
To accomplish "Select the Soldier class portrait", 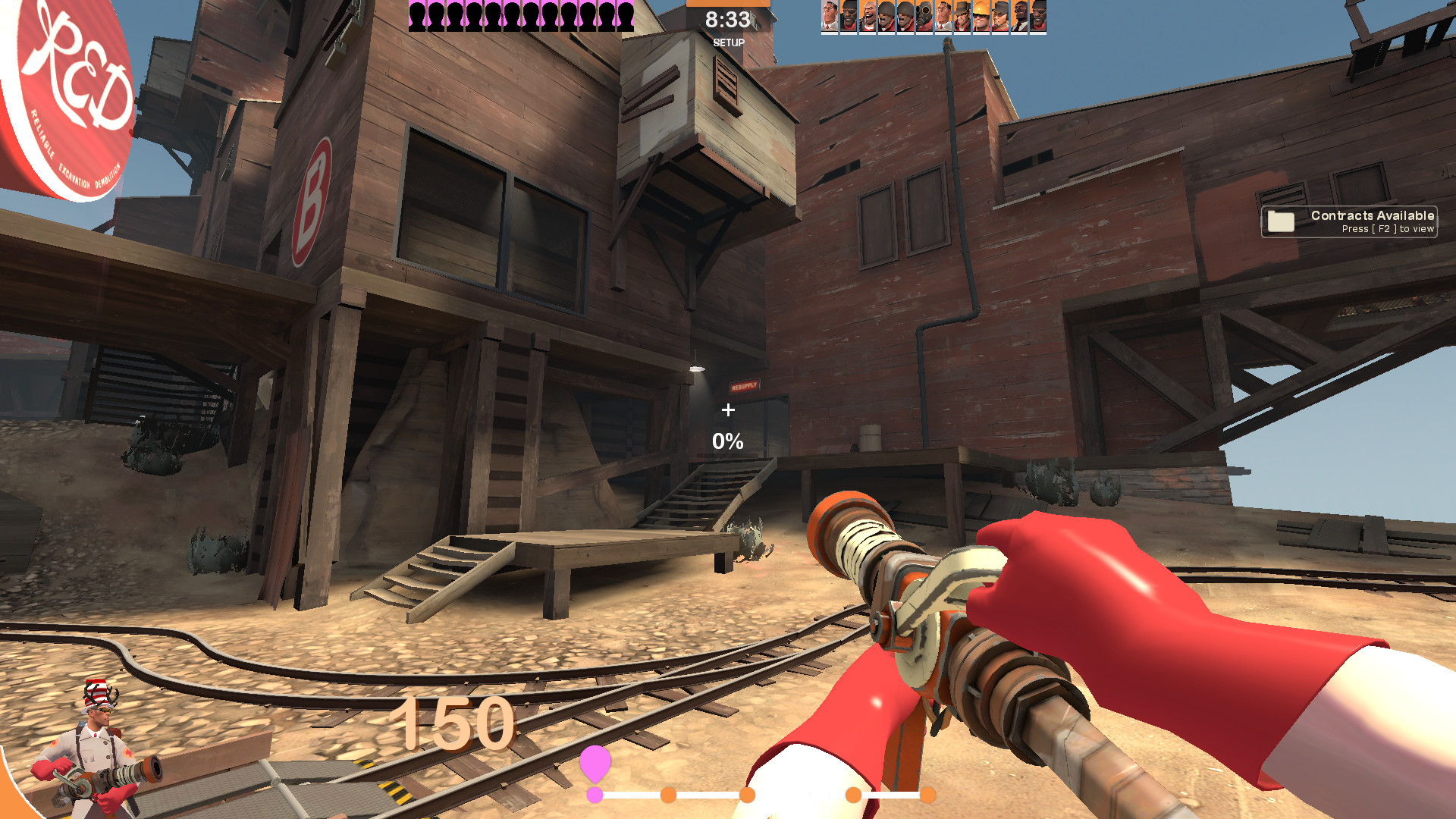I will (886, 15).
